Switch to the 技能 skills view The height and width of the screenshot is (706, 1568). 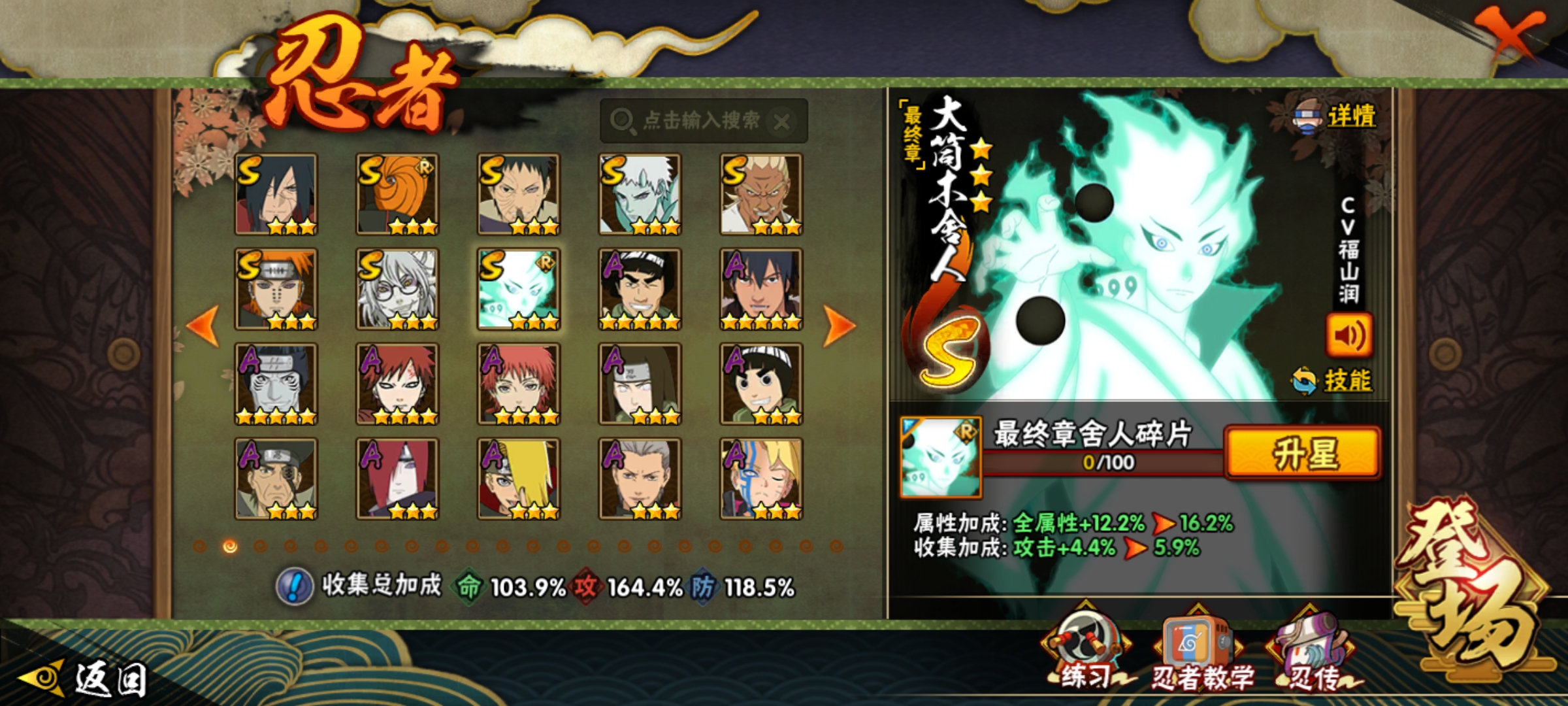point(1333,380)
